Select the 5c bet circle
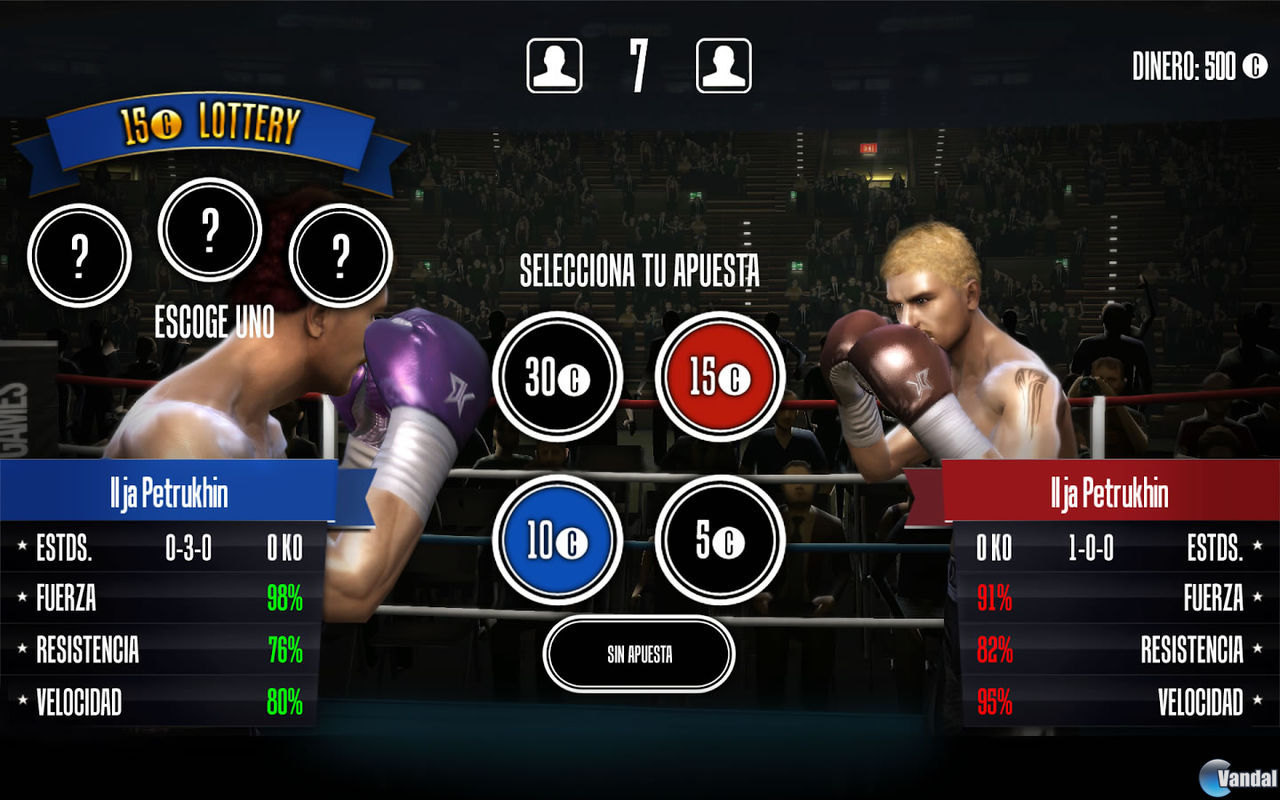 coord(720,538)
